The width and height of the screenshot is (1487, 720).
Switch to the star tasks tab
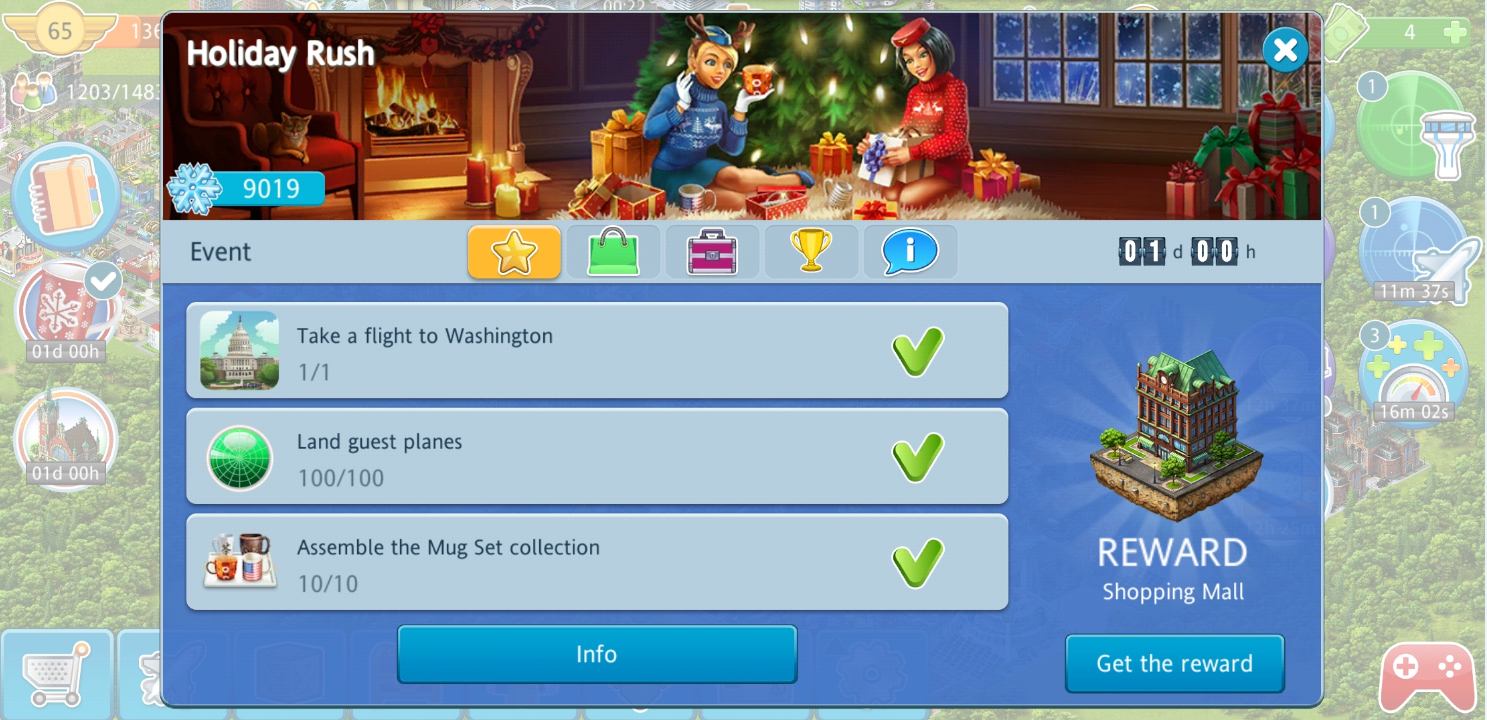[514, 252]
